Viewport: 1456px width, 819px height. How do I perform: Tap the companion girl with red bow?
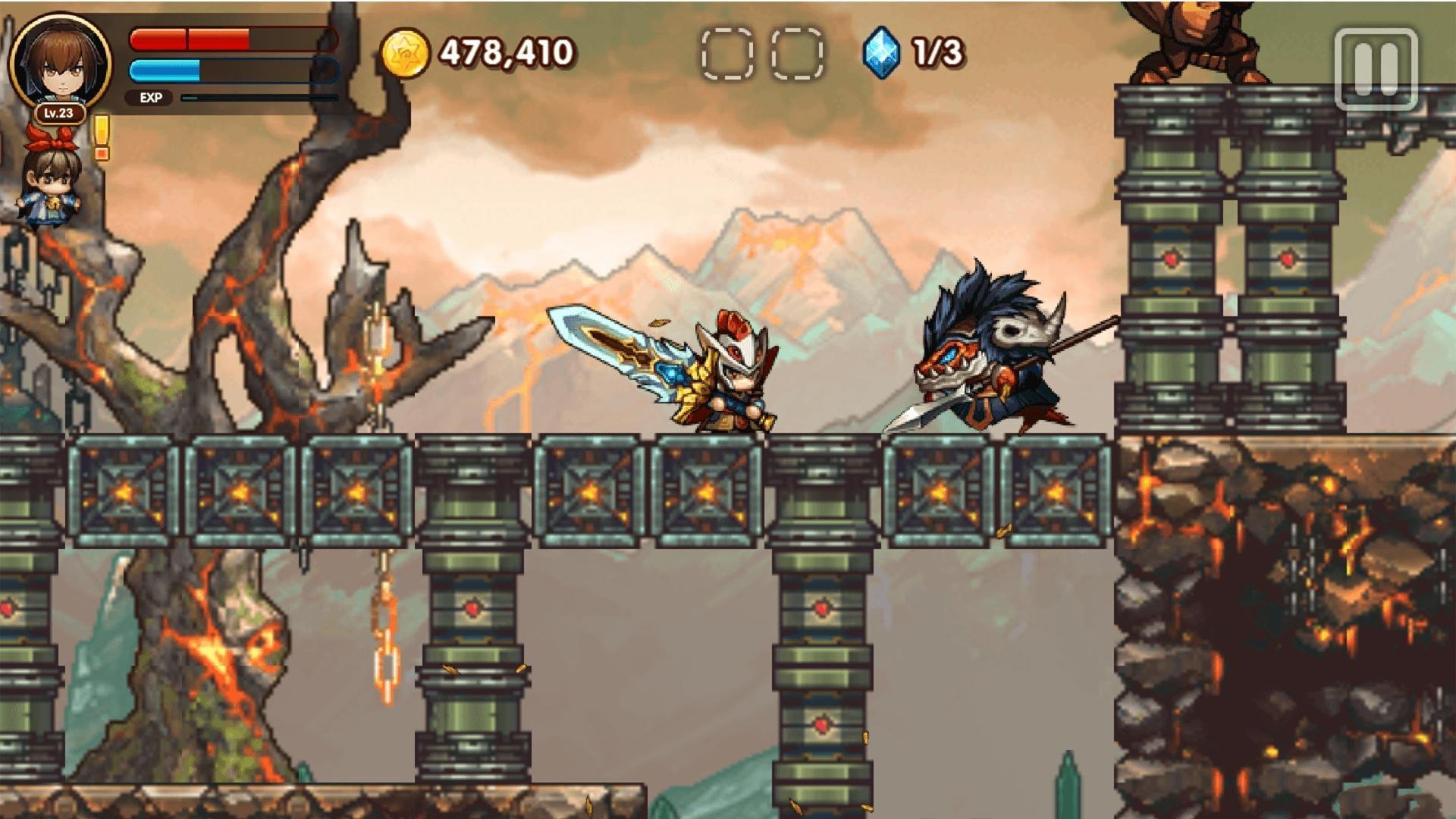tap(50, 179)
